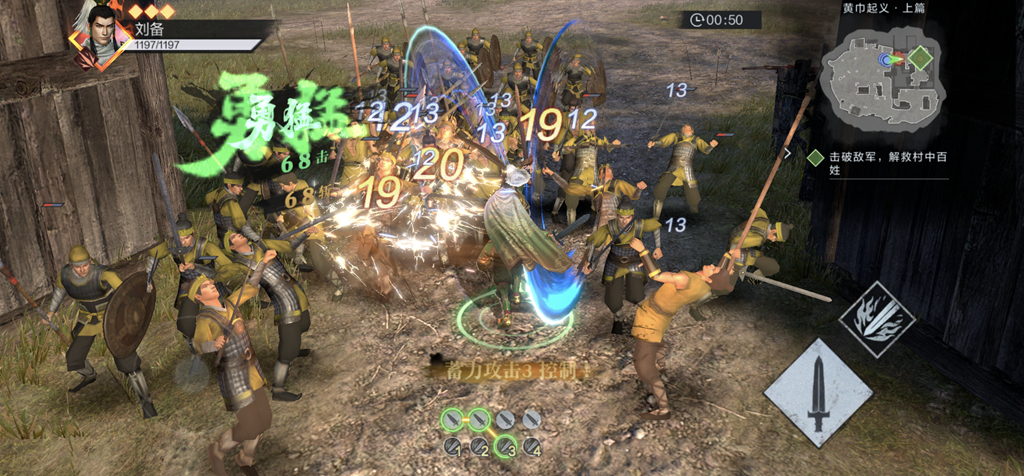Activate the flame skill button
The image size is (1024, 476).
click(x=876, y=320)
